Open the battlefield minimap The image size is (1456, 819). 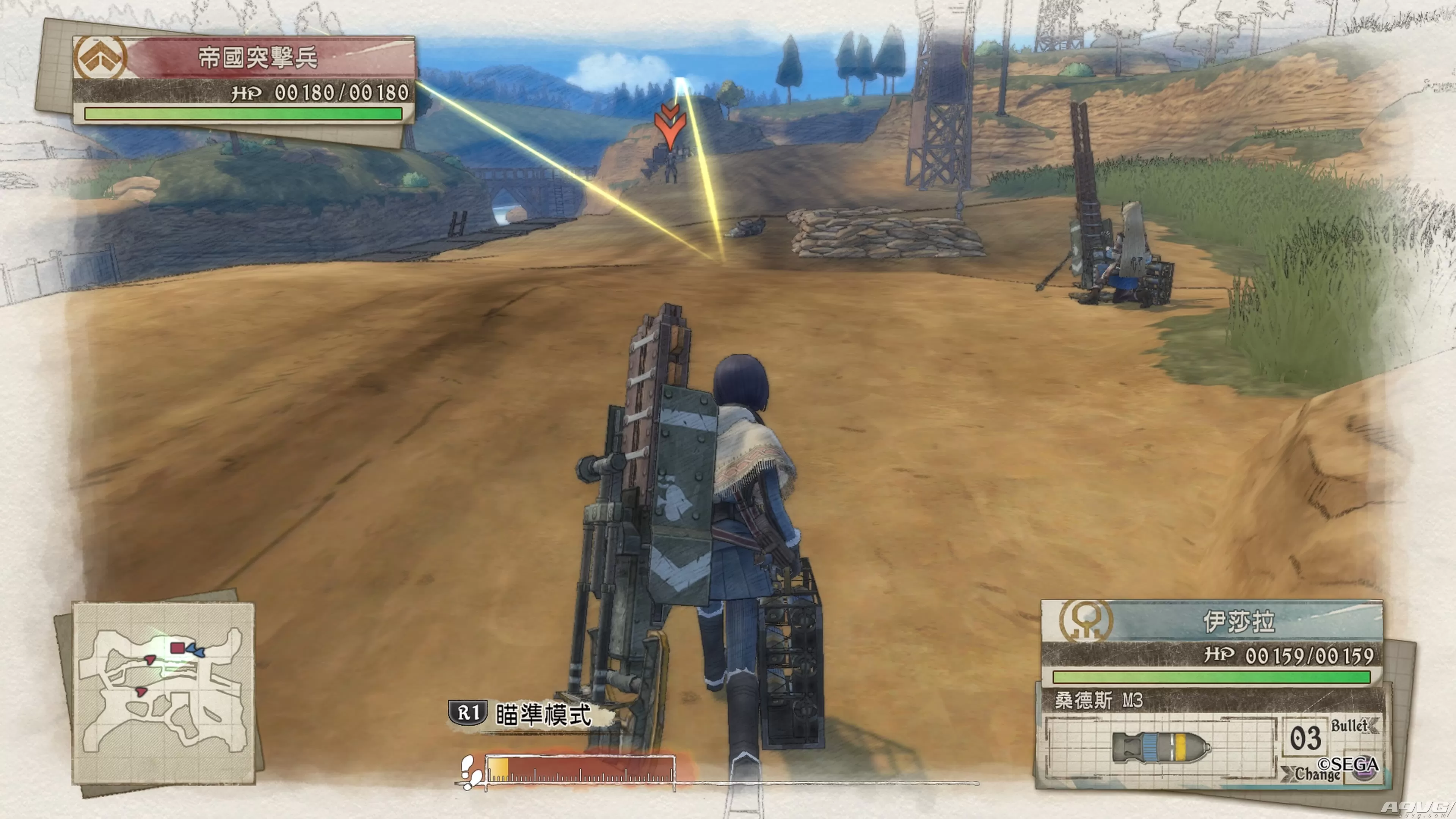pyautogui.click(x=163, y=693)
